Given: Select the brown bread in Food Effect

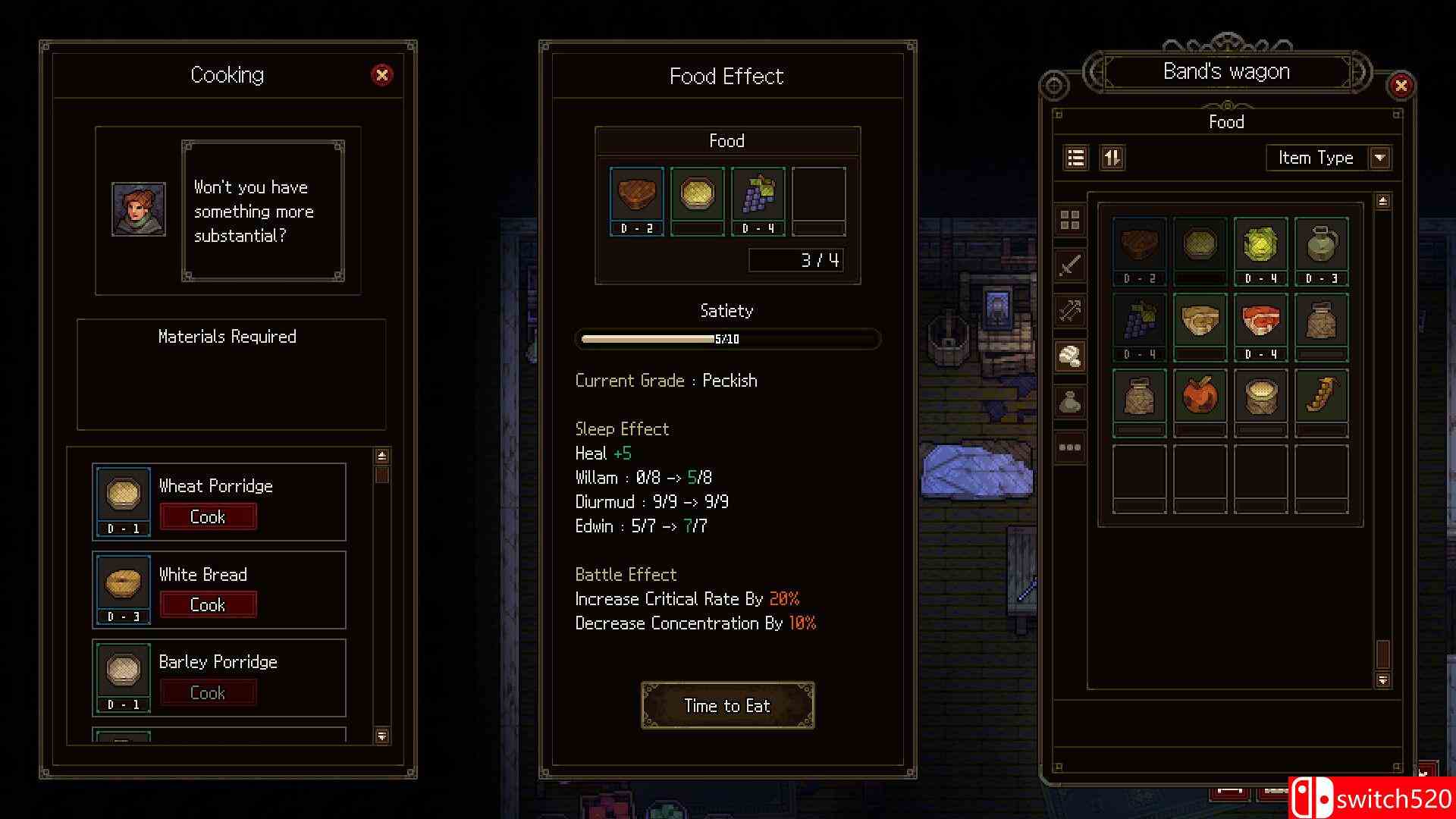Looking at the screenshot, I should pos(636,195).
